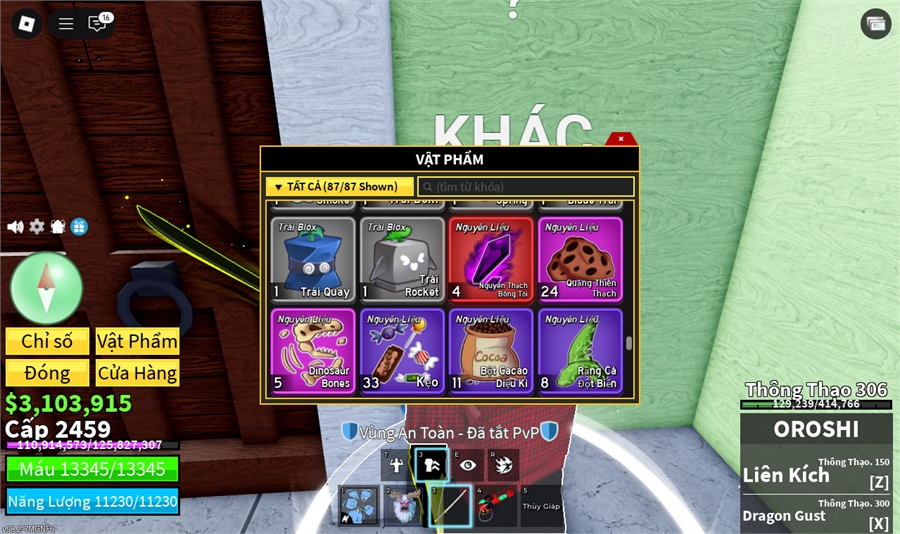900x534 pixels.
Task: Select the Dinosaur Bones item
Action: (313, 351)
